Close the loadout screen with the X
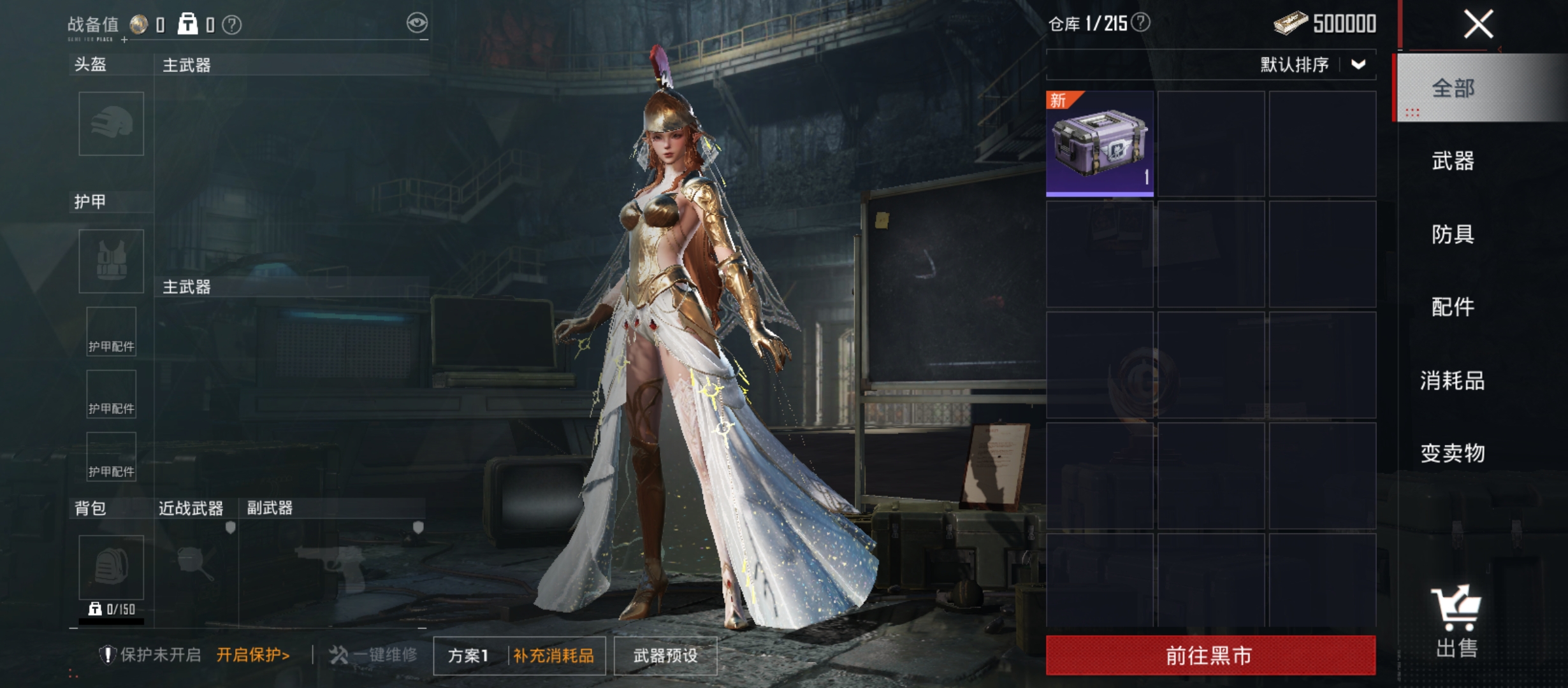Image resolution: width=1568 pixels, height=688 pixels. 1478,25
